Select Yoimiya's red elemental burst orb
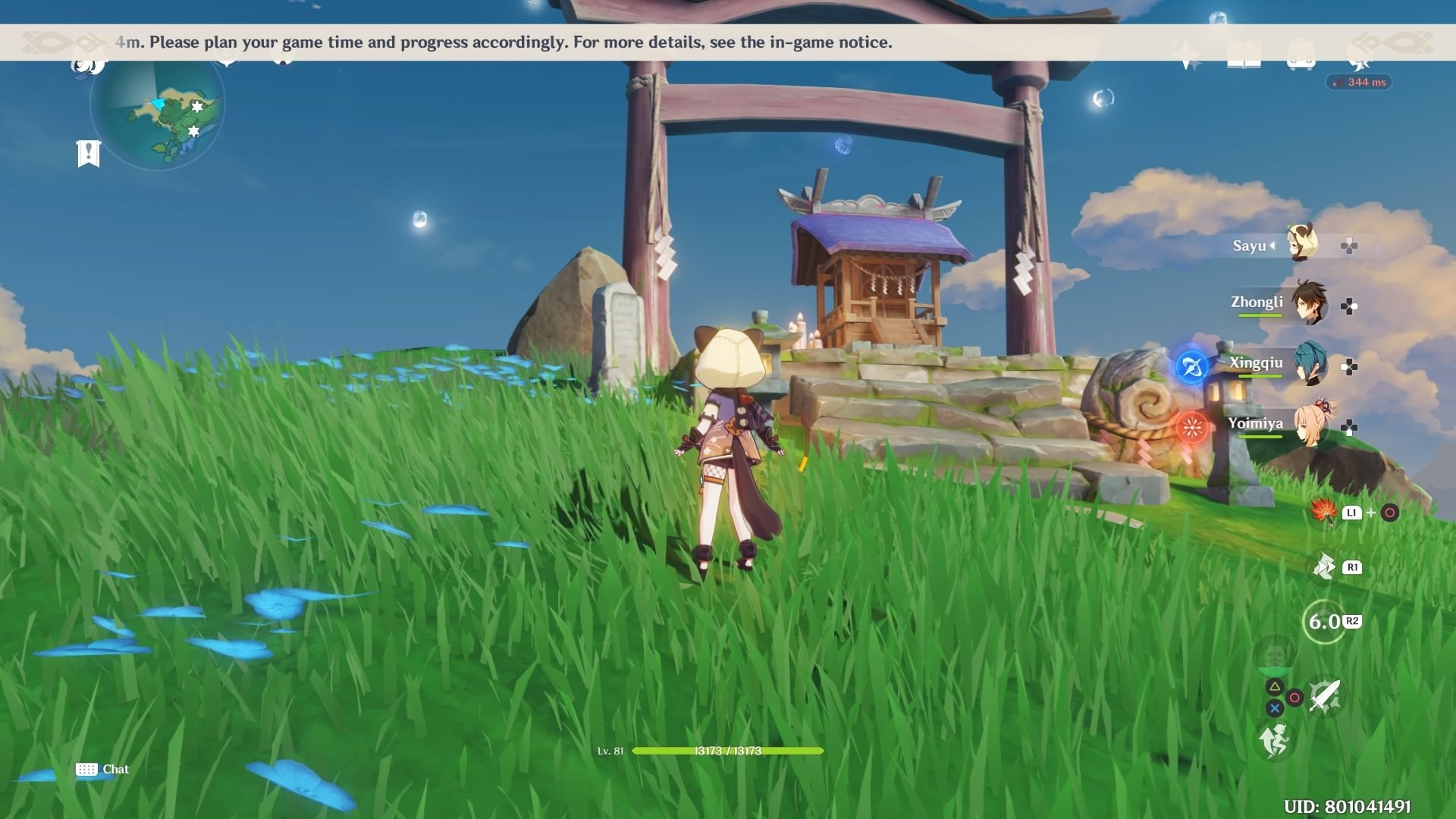Image resolution: width=1456 pixels, height=819 pixels. (x=1191, y=428)
